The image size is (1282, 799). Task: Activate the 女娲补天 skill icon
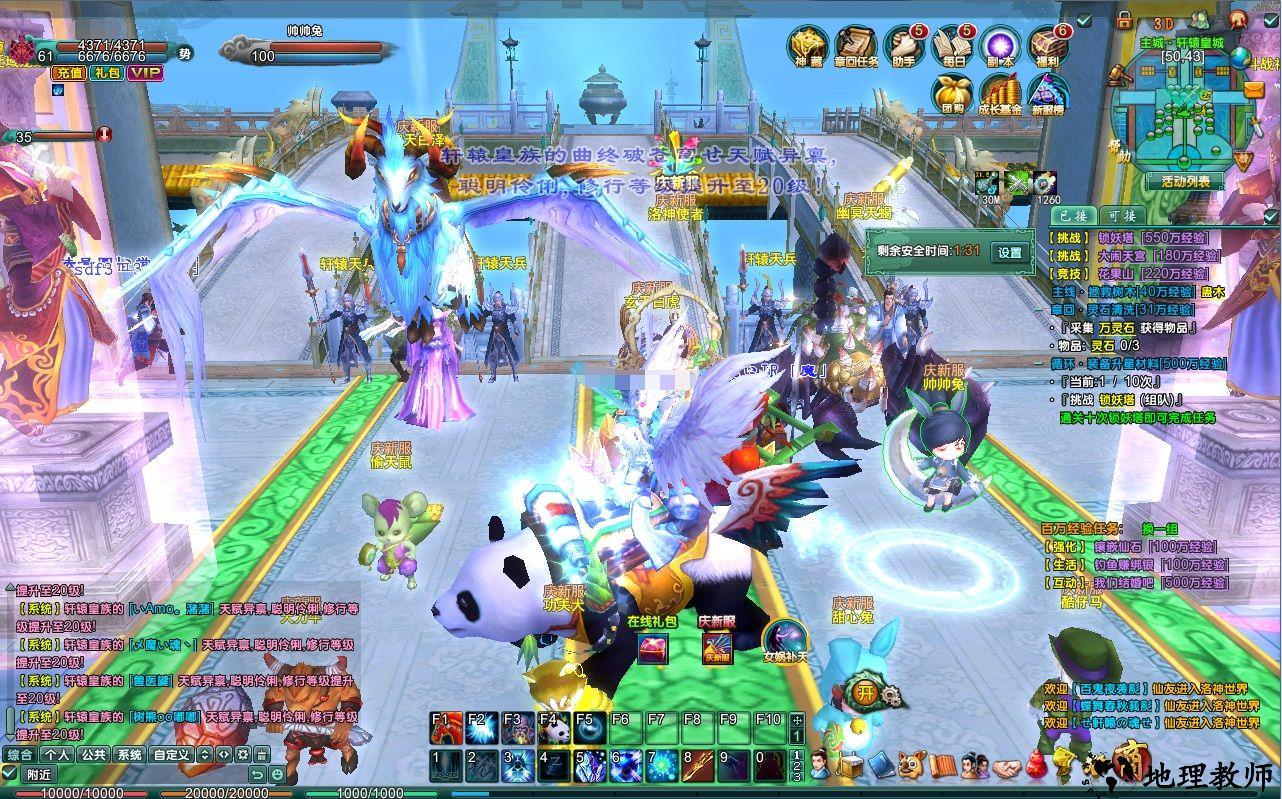[784, 640]
